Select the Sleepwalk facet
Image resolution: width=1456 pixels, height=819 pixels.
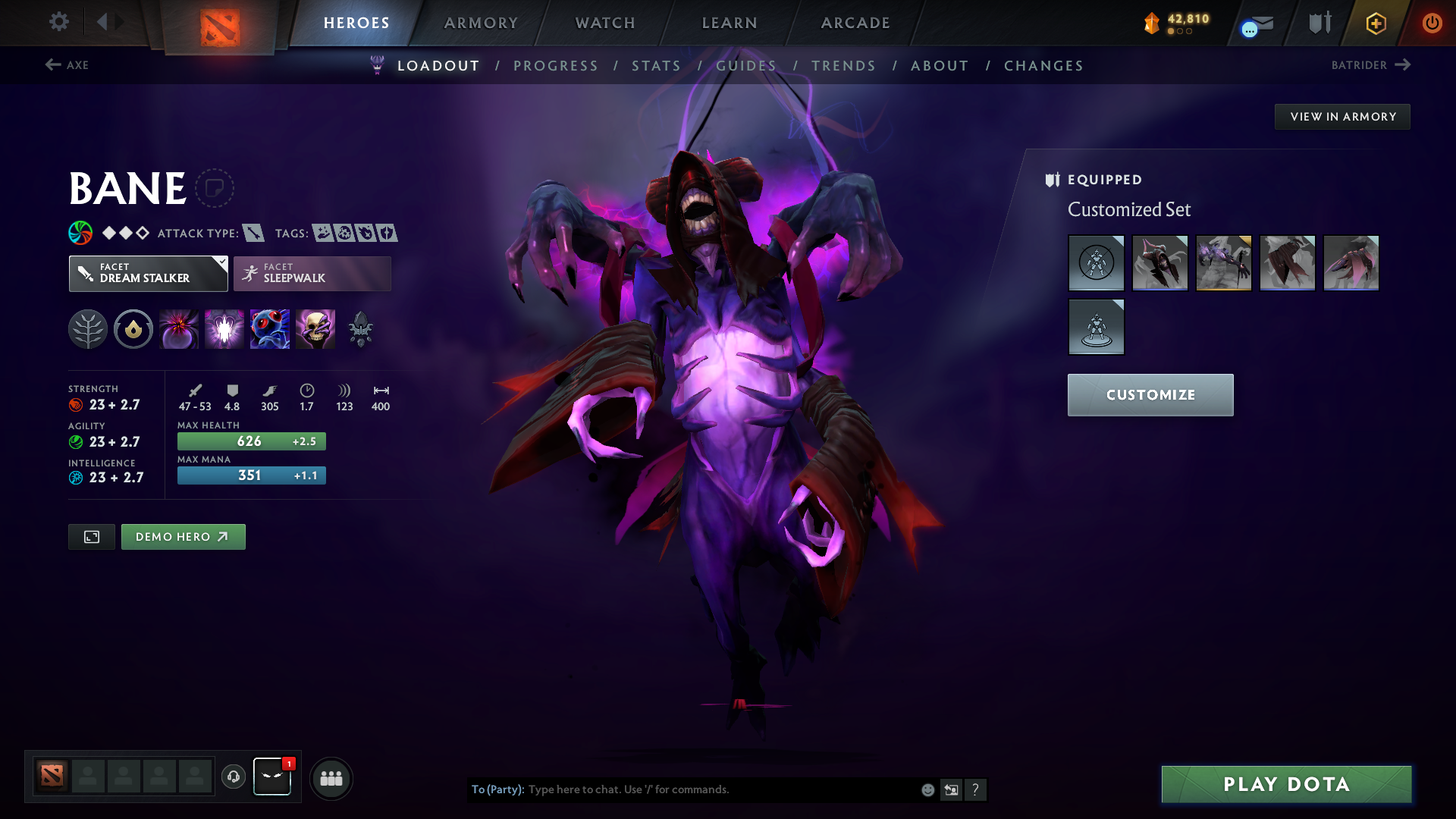pyautogui.click(x=312, y=273)
